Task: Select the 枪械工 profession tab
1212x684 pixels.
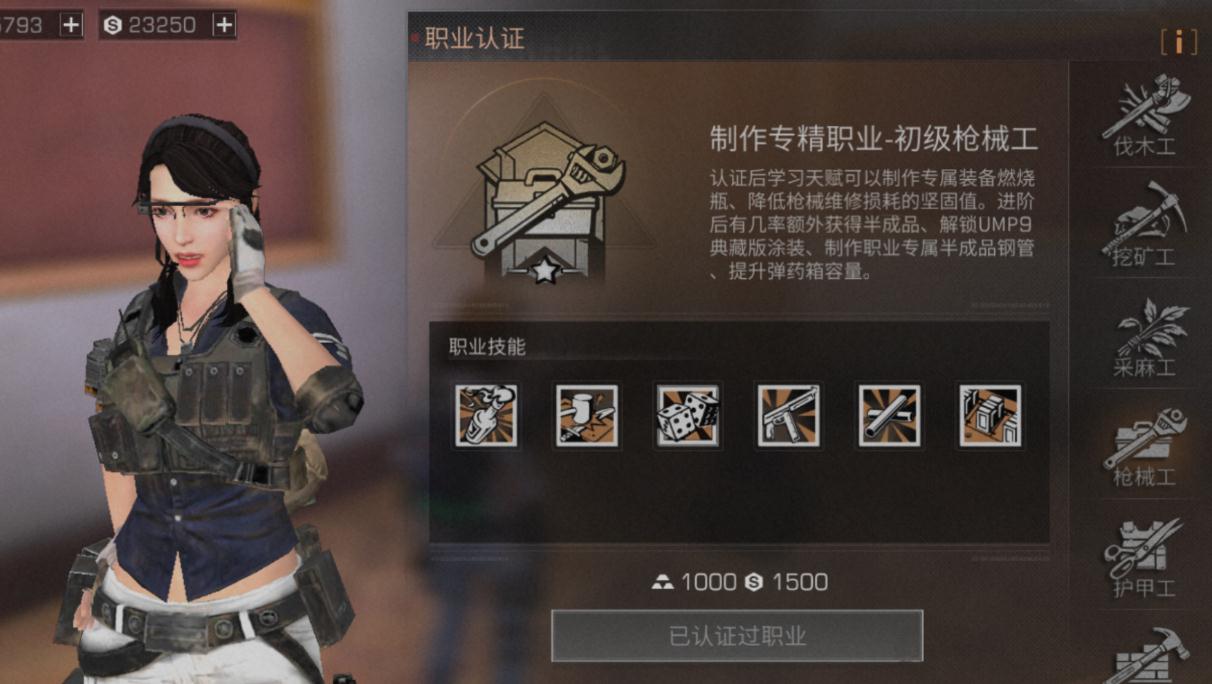Action: [1144, 447]
